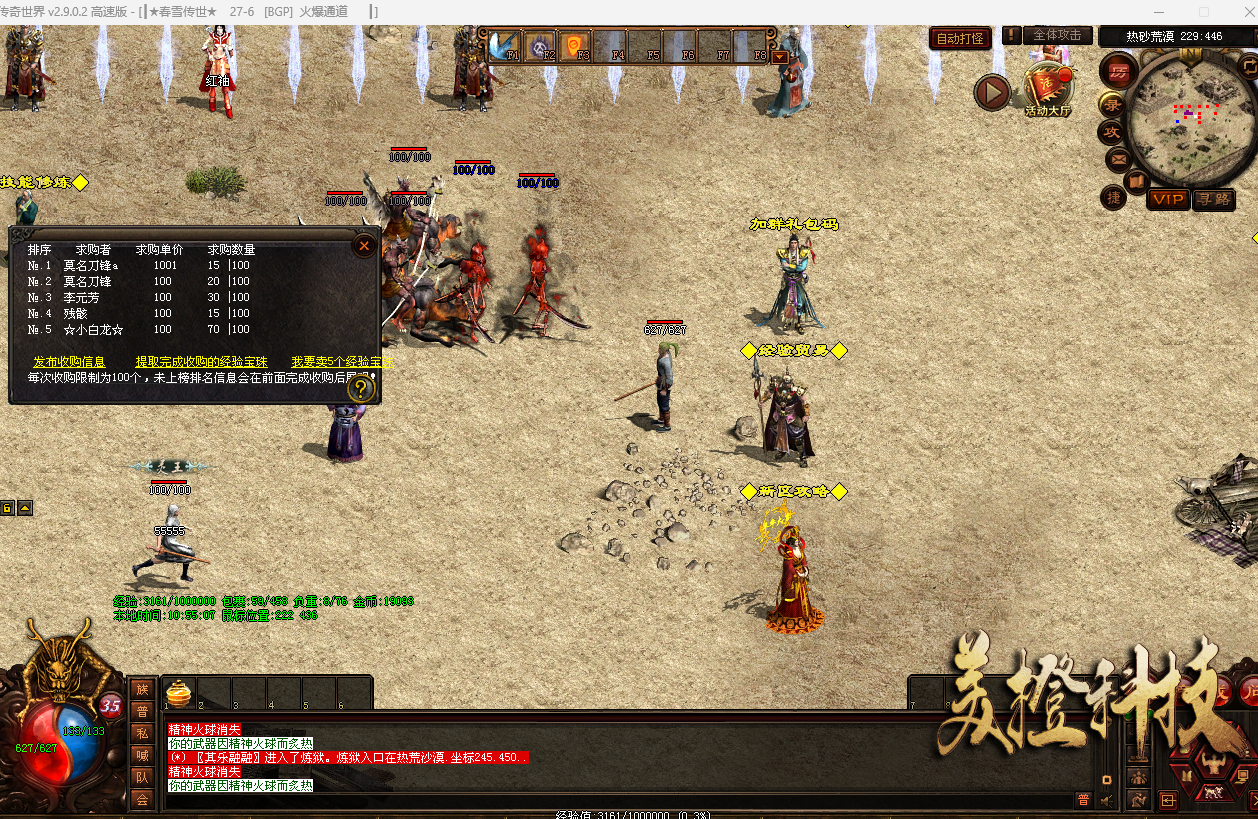Open the mail envelope icon
The width and height of the screenshot is (1258, 819).
pos(1118,158)
